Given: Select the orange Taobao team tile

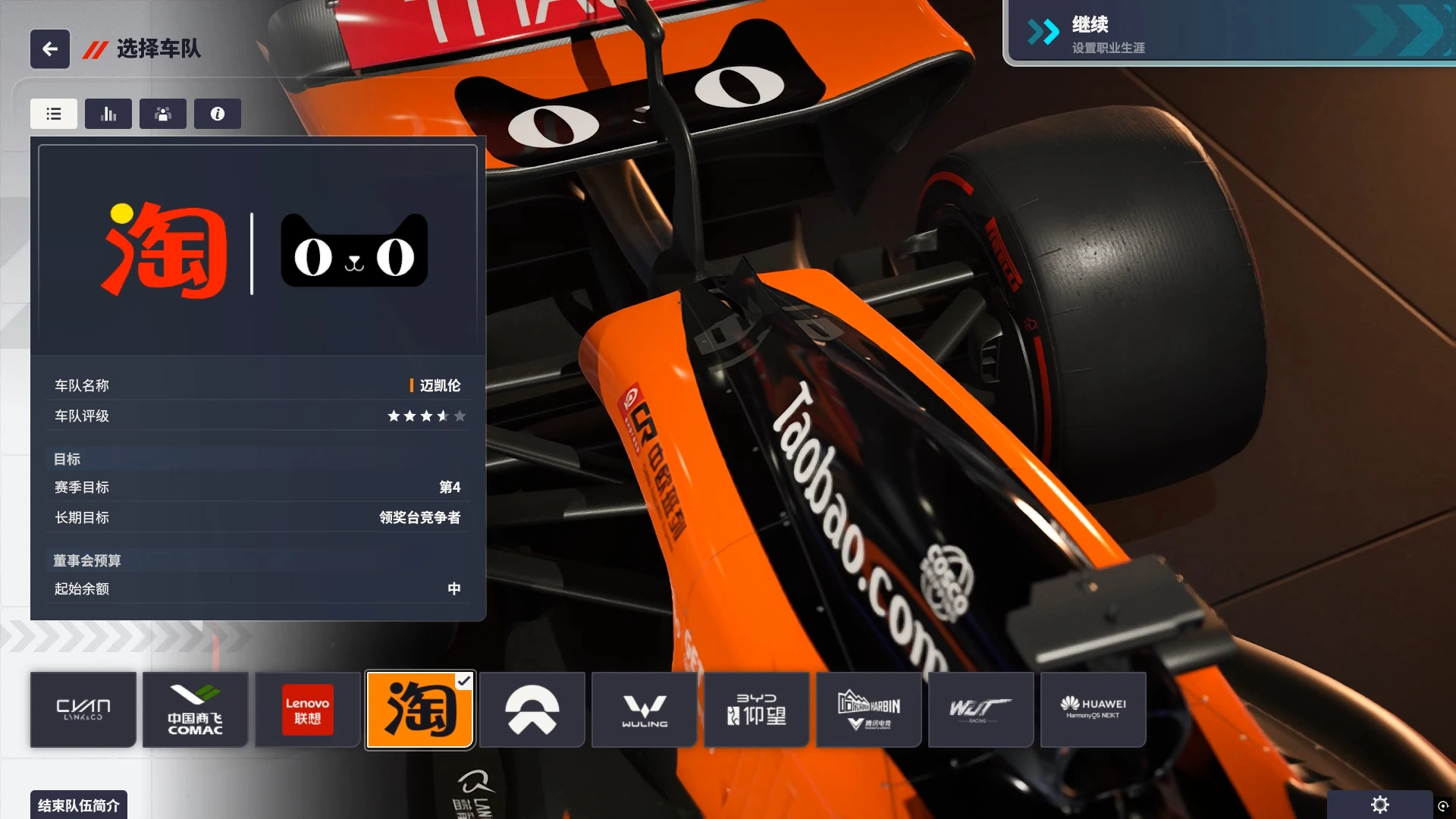Looking at the screenshot, I should click(420, 710).
